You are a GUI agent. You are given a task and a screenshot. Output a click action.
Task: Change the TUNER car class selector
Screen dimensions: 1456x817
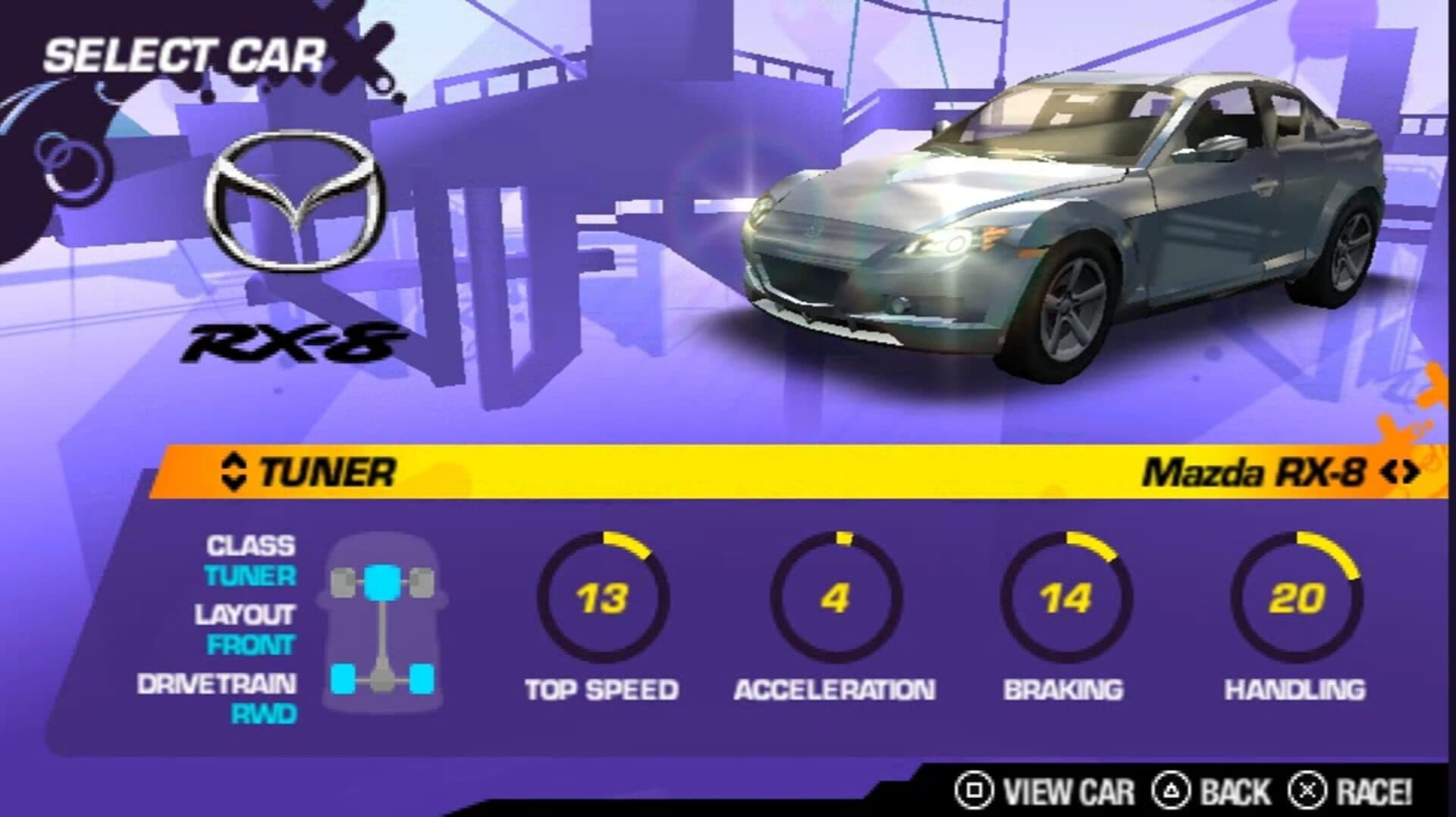[234, 471]
